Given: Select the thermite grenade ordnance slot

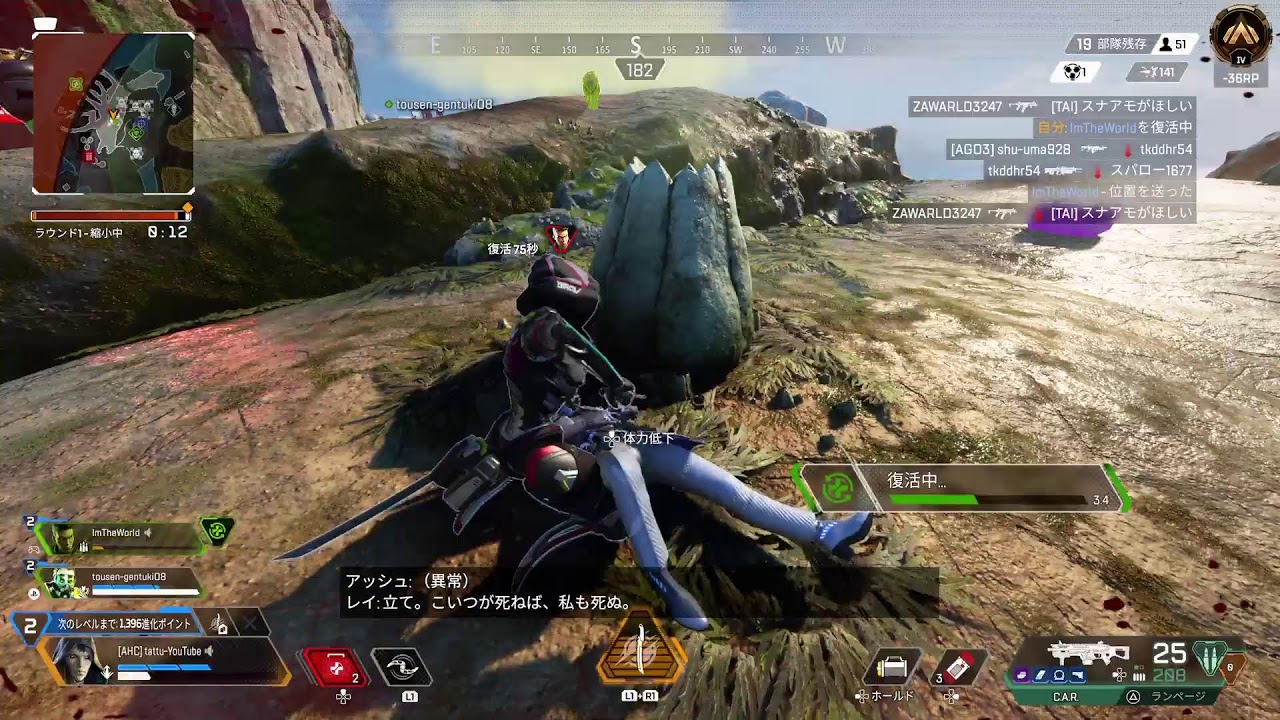Looking at the screenshot, I should coord(960,667).
